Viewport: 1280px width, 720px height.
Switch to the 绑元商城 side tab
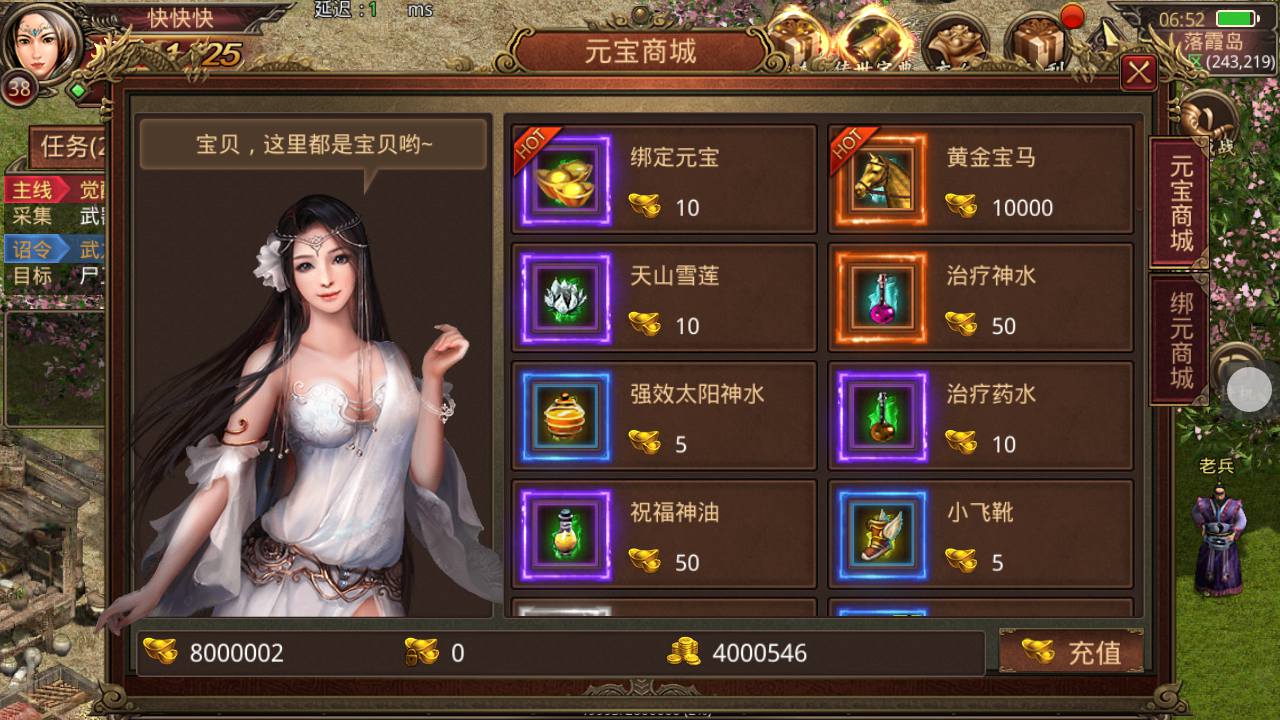coord(1180,340)
